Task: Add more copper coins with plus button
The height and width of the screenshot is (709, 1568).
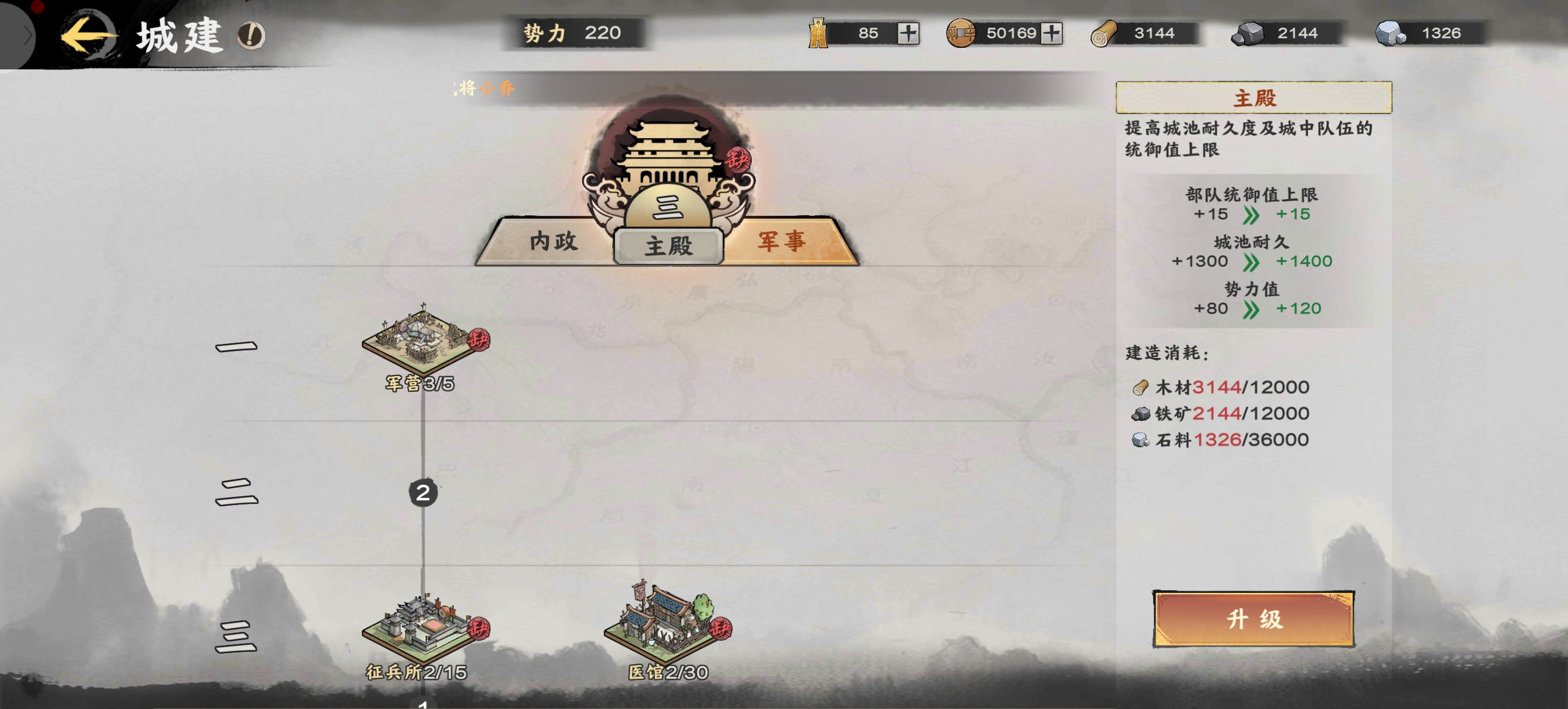Action: click(1051, 33)
